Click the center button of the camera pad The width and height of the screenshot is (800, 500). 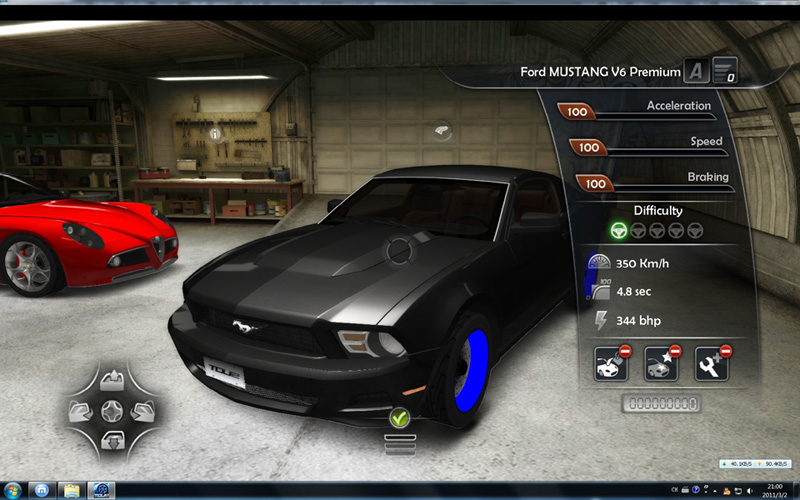(x=112, y=409)
